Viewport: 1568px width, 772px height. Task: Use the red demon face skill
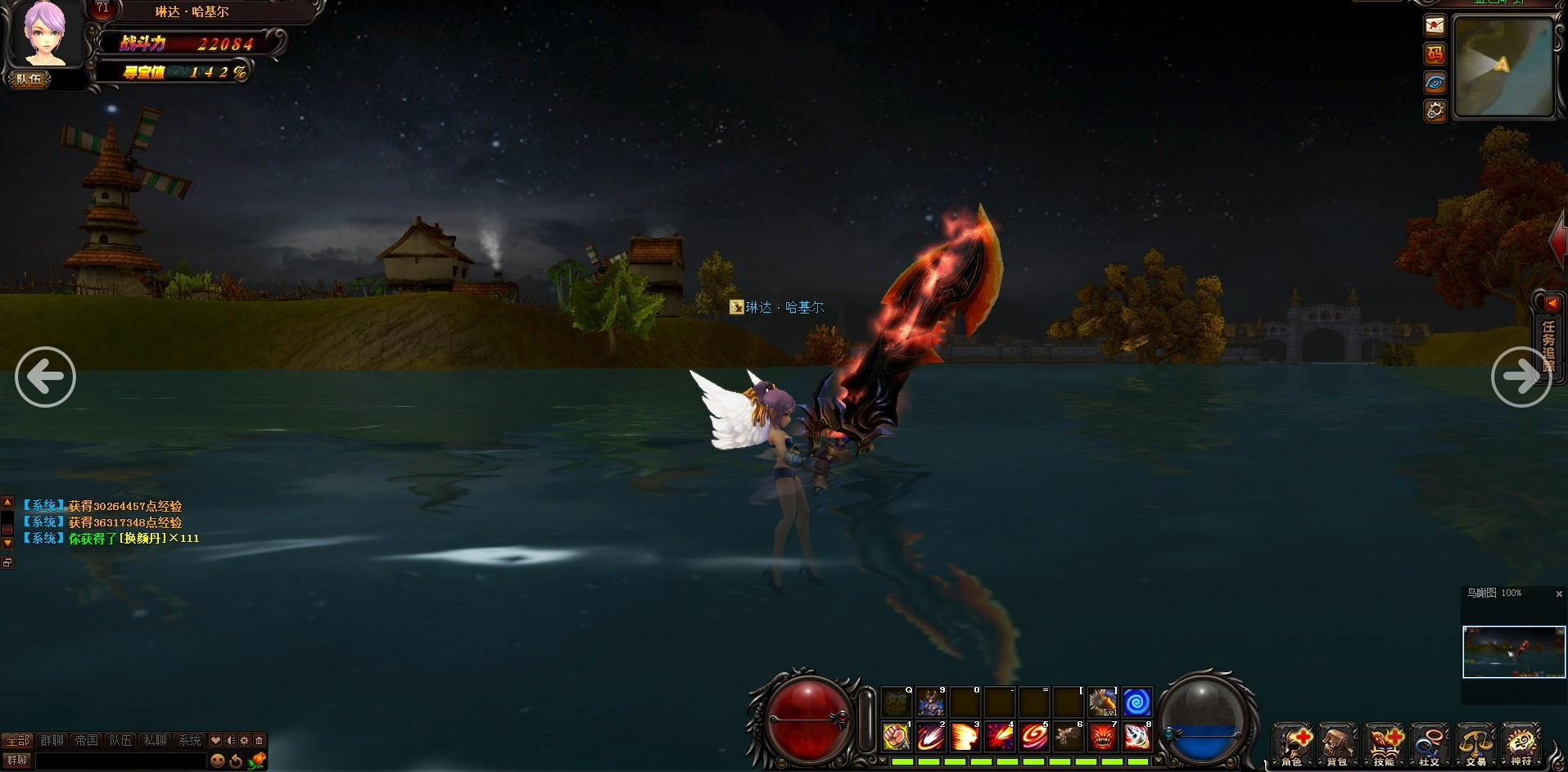(x=1102, y=737)
